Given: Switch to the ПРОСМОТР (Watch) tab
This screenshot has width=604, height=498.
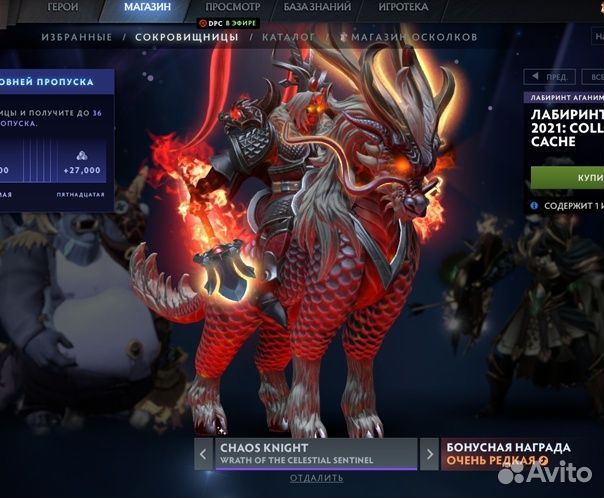Looking at the screenshot, I should tap(232, 7).
